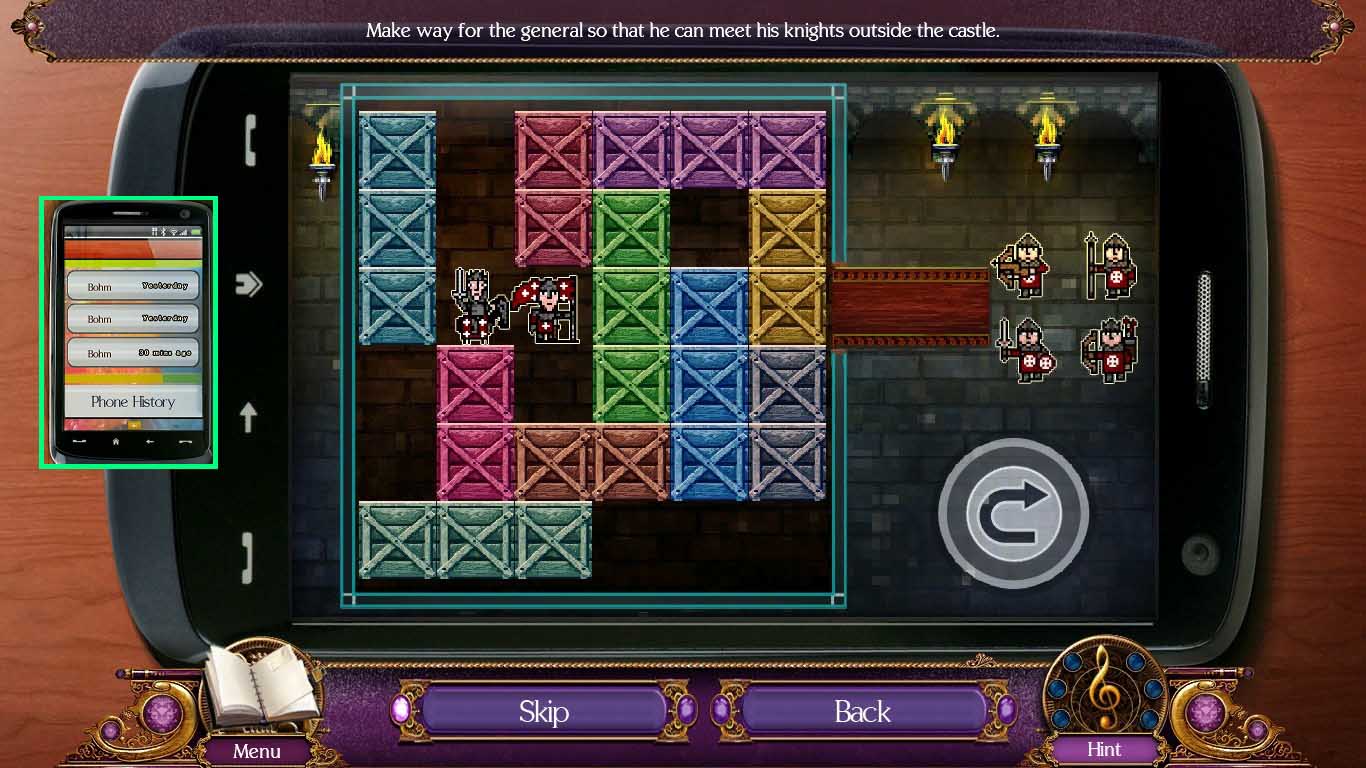Click the Back button

pyautogui.click(x=862, y=711)
